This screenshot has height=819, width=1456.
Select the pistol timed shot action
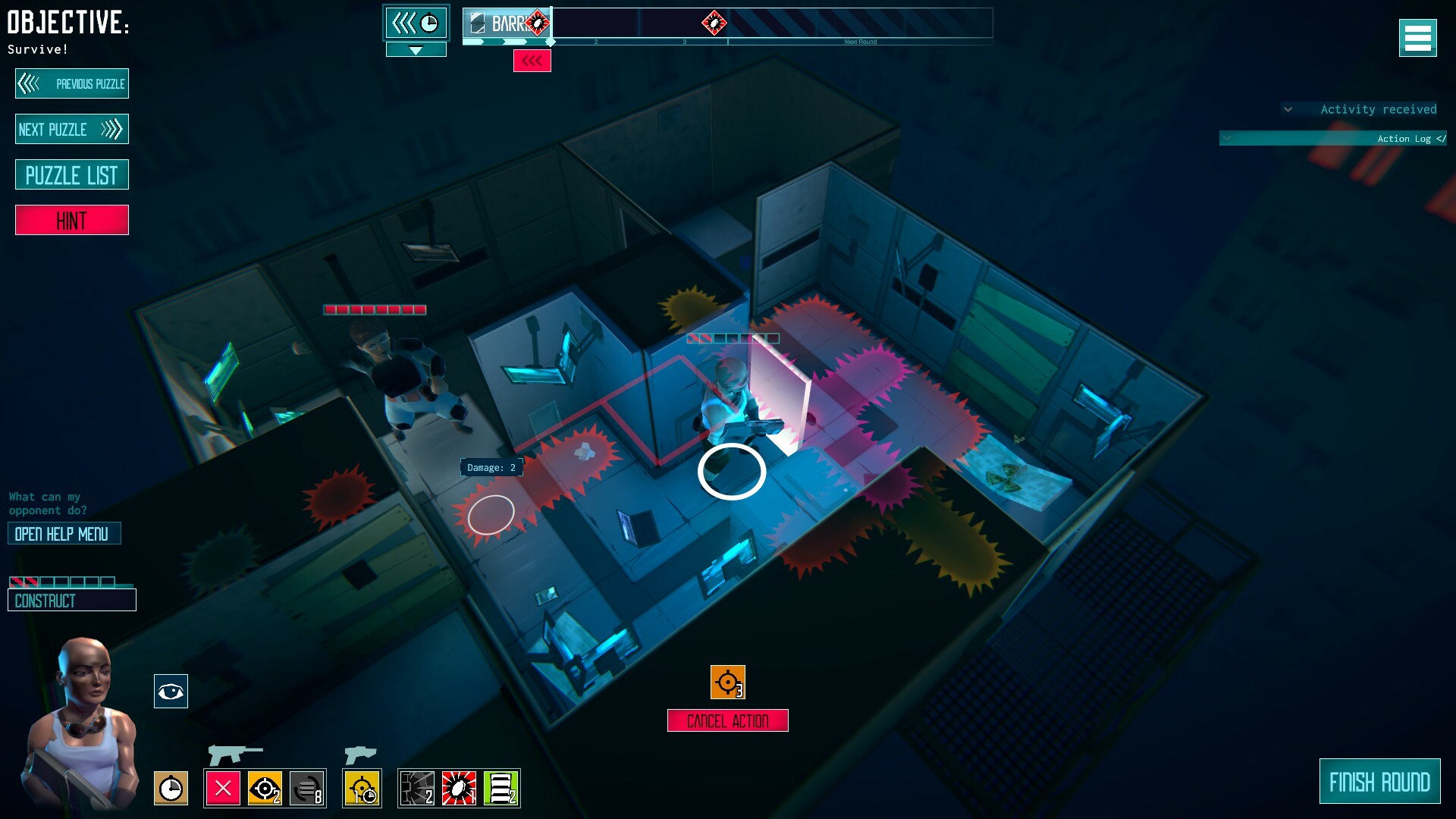coord(362,789)
